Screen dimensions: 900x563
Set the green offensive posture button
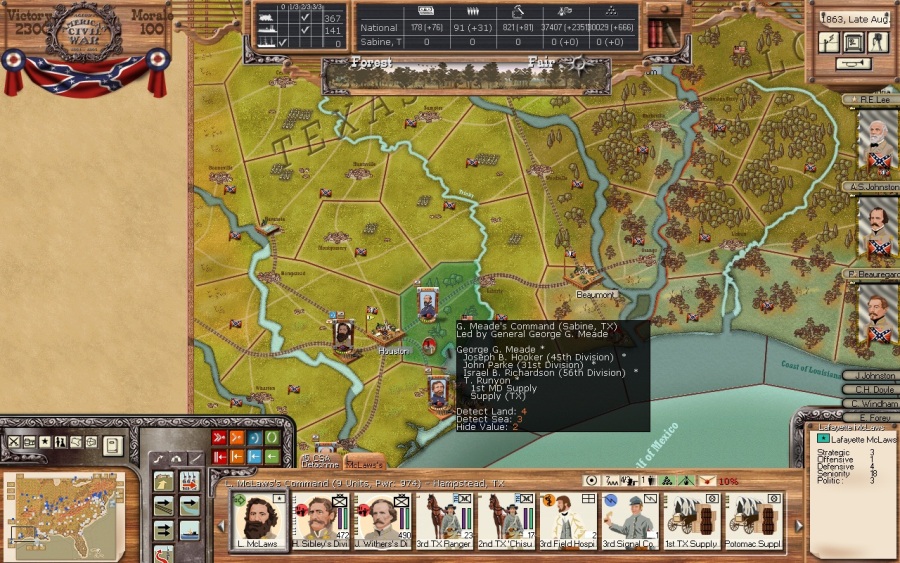(x=271, y=438)
